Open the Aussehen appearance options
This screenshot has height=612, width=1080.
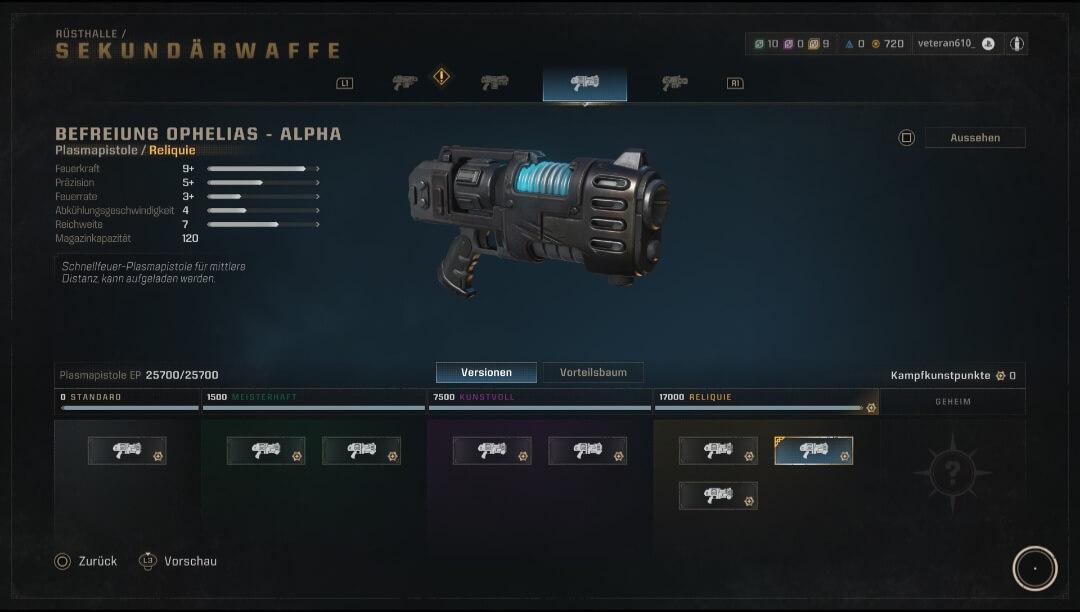974,138
